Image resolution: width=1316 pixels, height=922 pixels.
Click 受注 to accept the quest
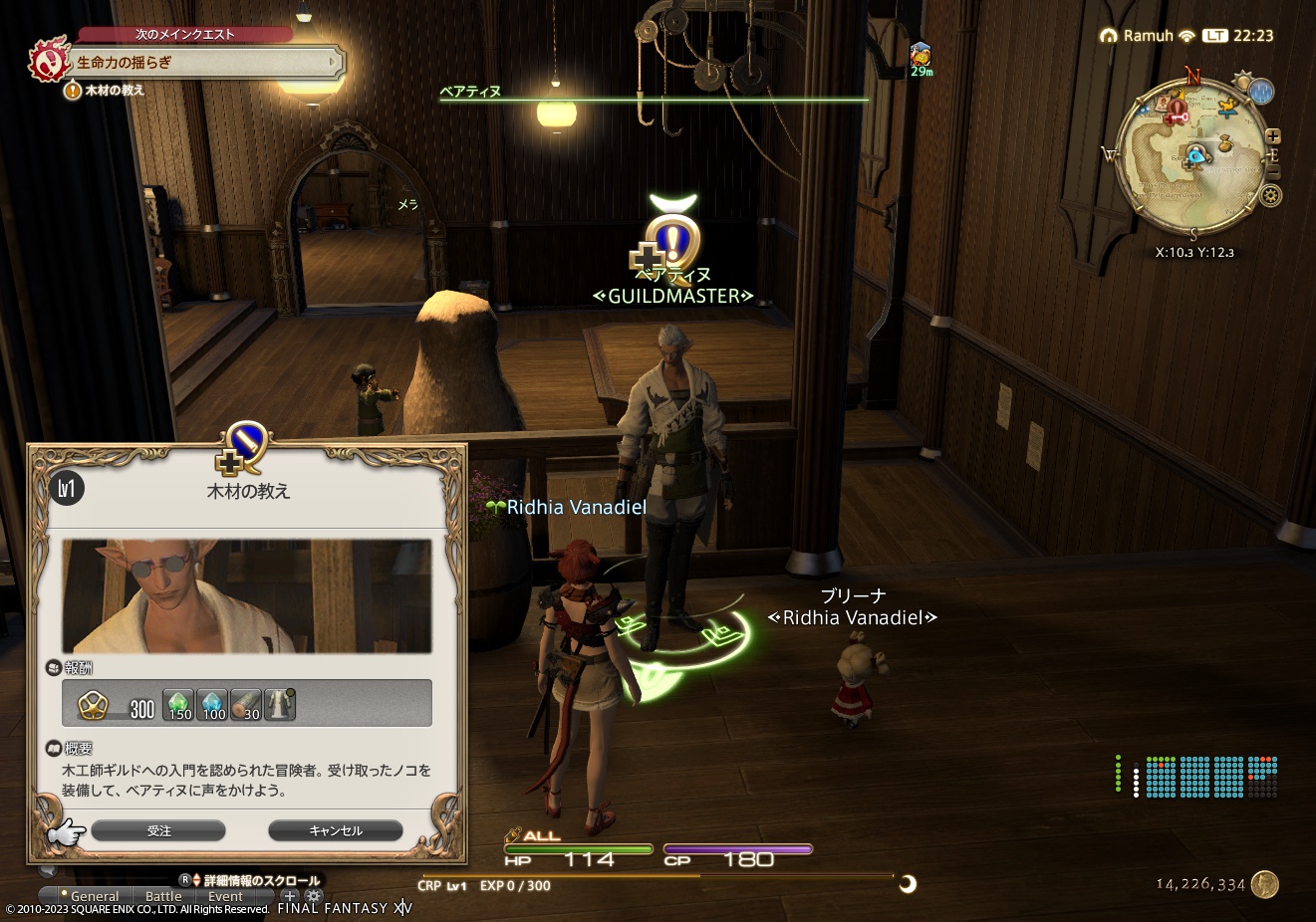tap(159, 830)
